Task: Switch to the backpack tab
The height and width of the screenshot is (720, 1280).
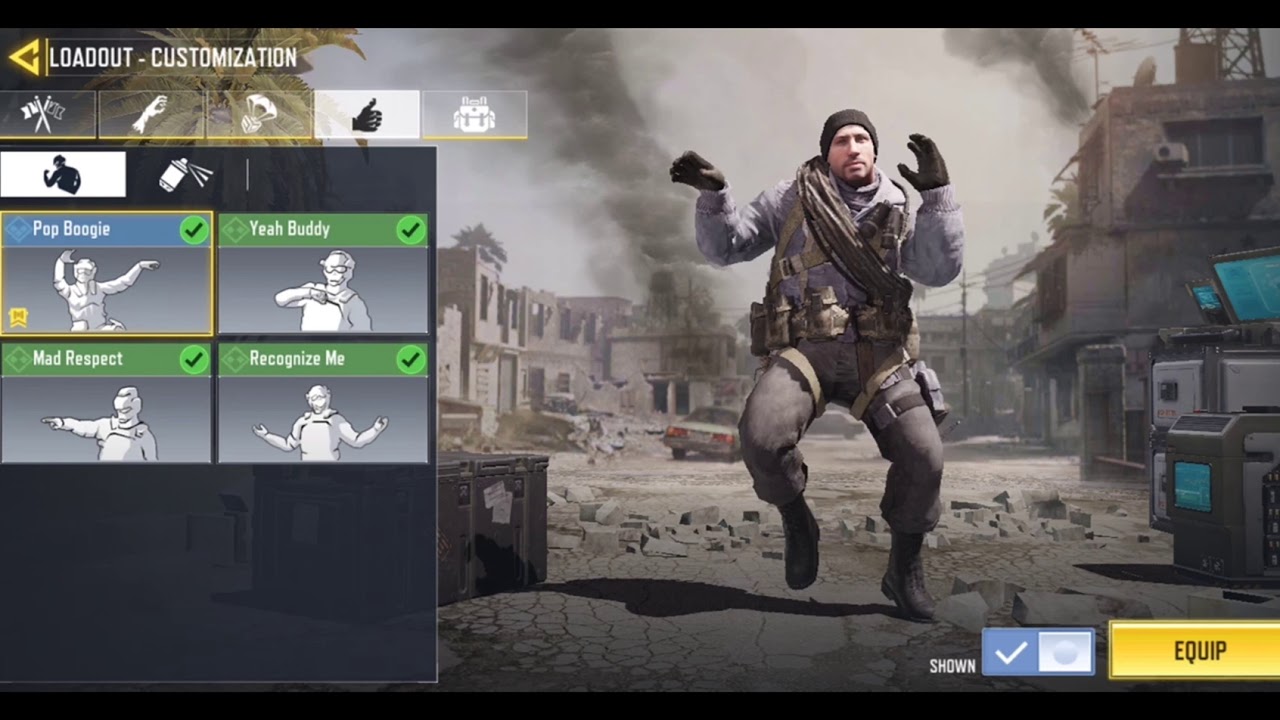Action: click(474, 114)
